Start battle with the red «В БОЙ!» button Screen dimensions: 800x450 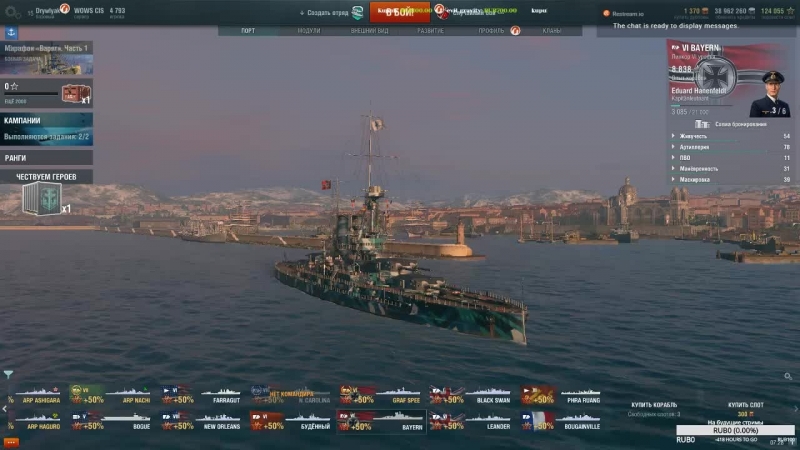[399, 12]
